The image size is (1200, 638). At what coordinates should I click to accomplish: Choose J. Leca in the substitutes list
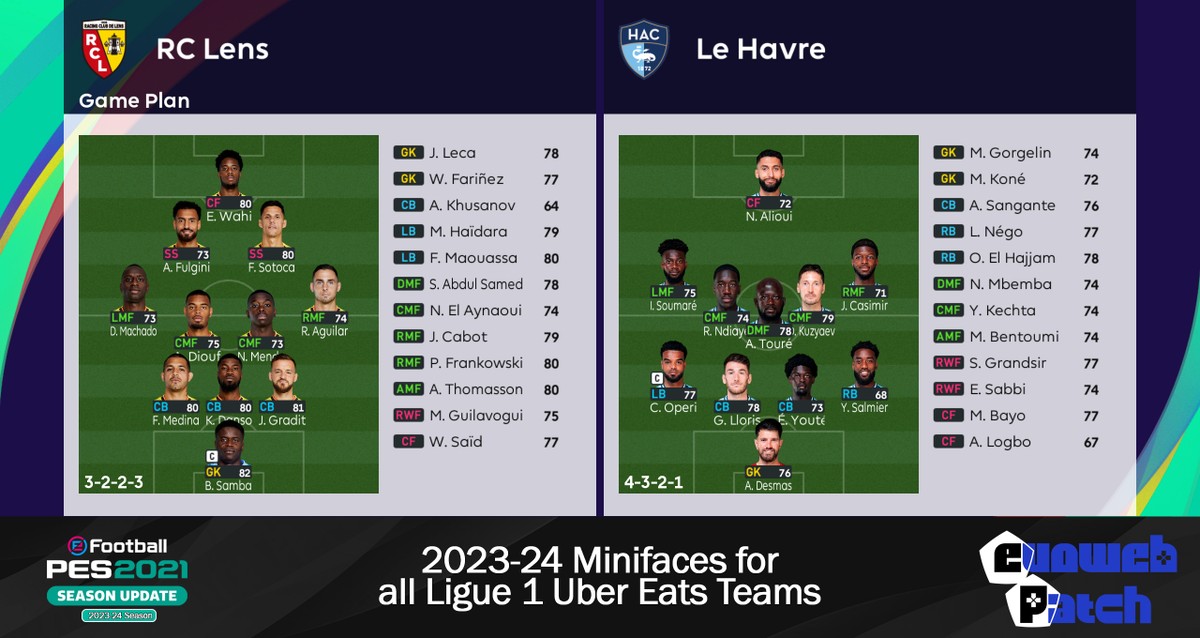(476, 153)
